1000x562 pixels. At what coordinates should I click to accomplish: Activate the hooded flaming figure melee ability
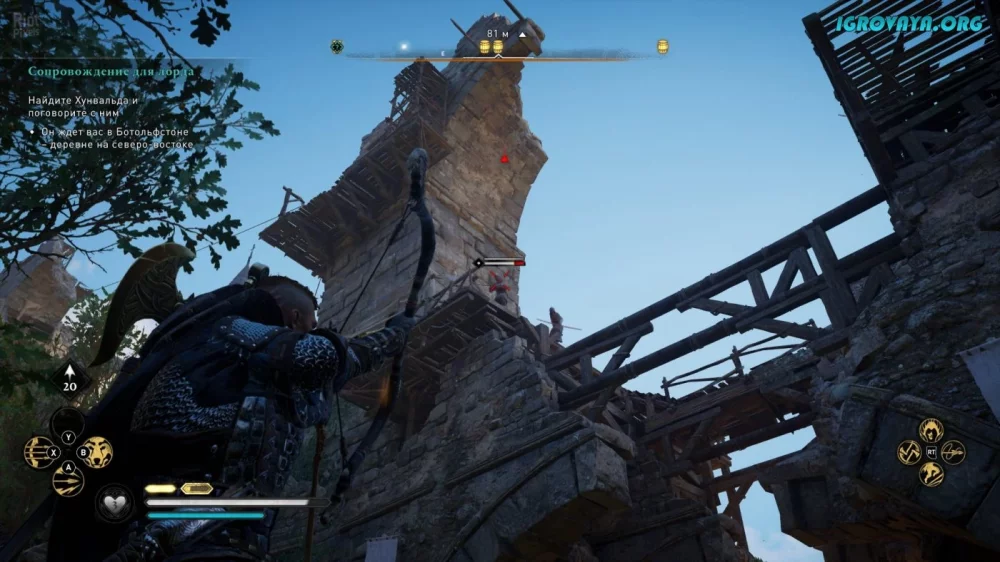tap(931, 430)
